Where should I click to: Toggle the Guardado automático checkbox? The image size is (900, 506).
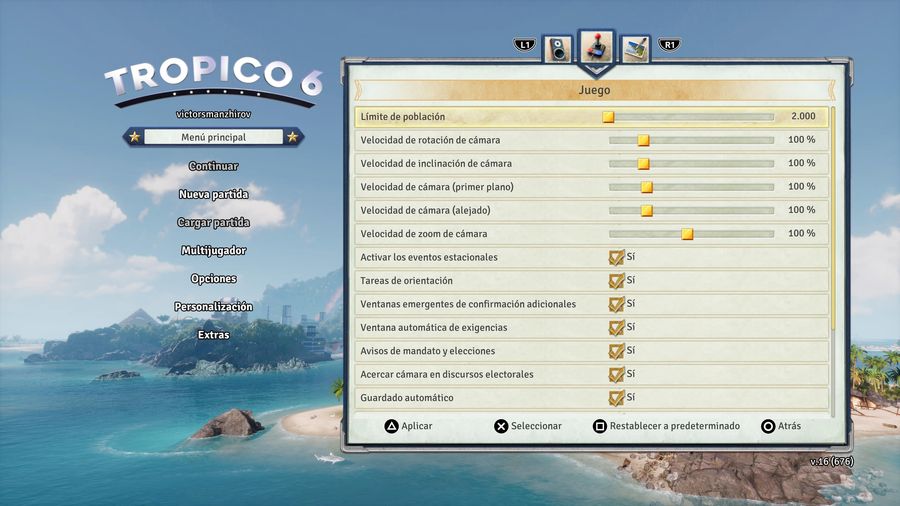[616, 398]
